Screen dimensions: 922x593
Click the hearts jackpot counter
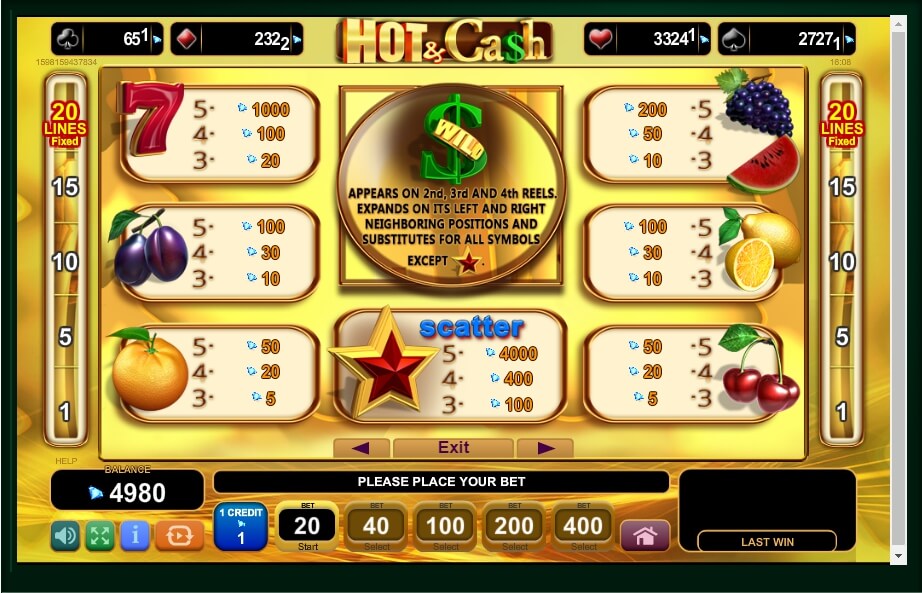[x=647, y=39]
